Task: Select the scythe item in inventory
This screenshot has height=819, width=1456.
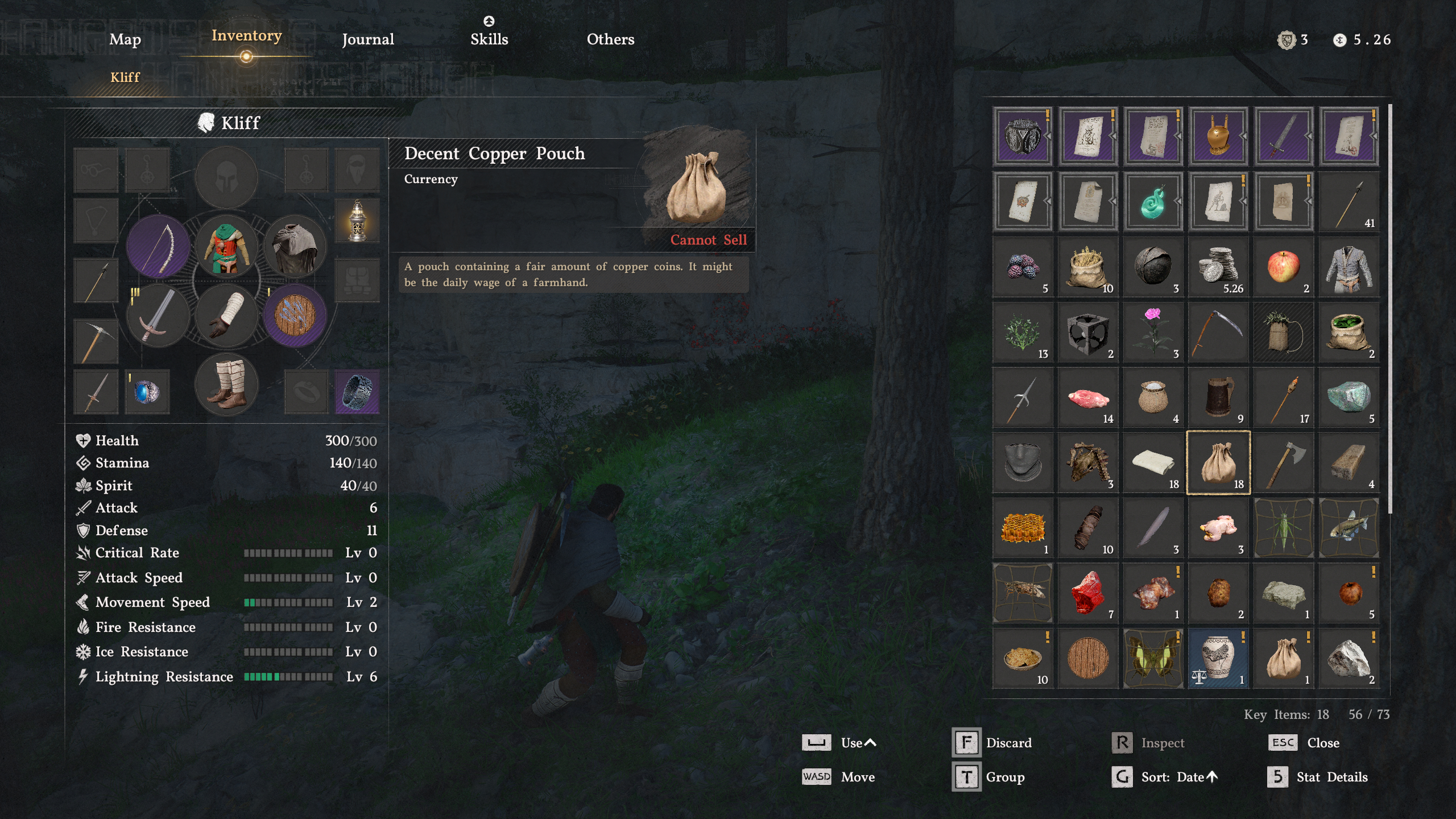Action: click(1218, 331)
